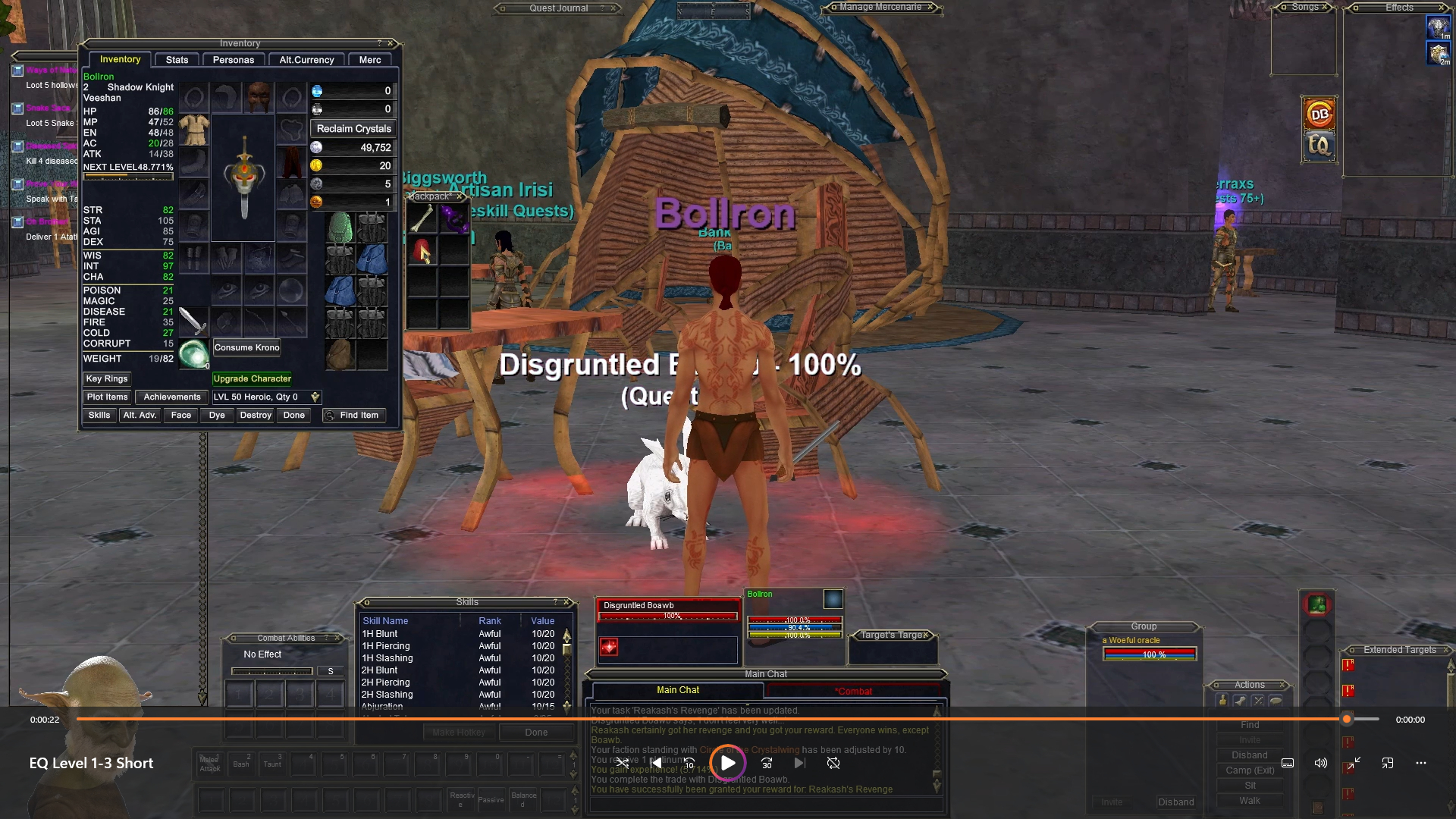
Task: Click the Destroy button
Action: [256, 416]
